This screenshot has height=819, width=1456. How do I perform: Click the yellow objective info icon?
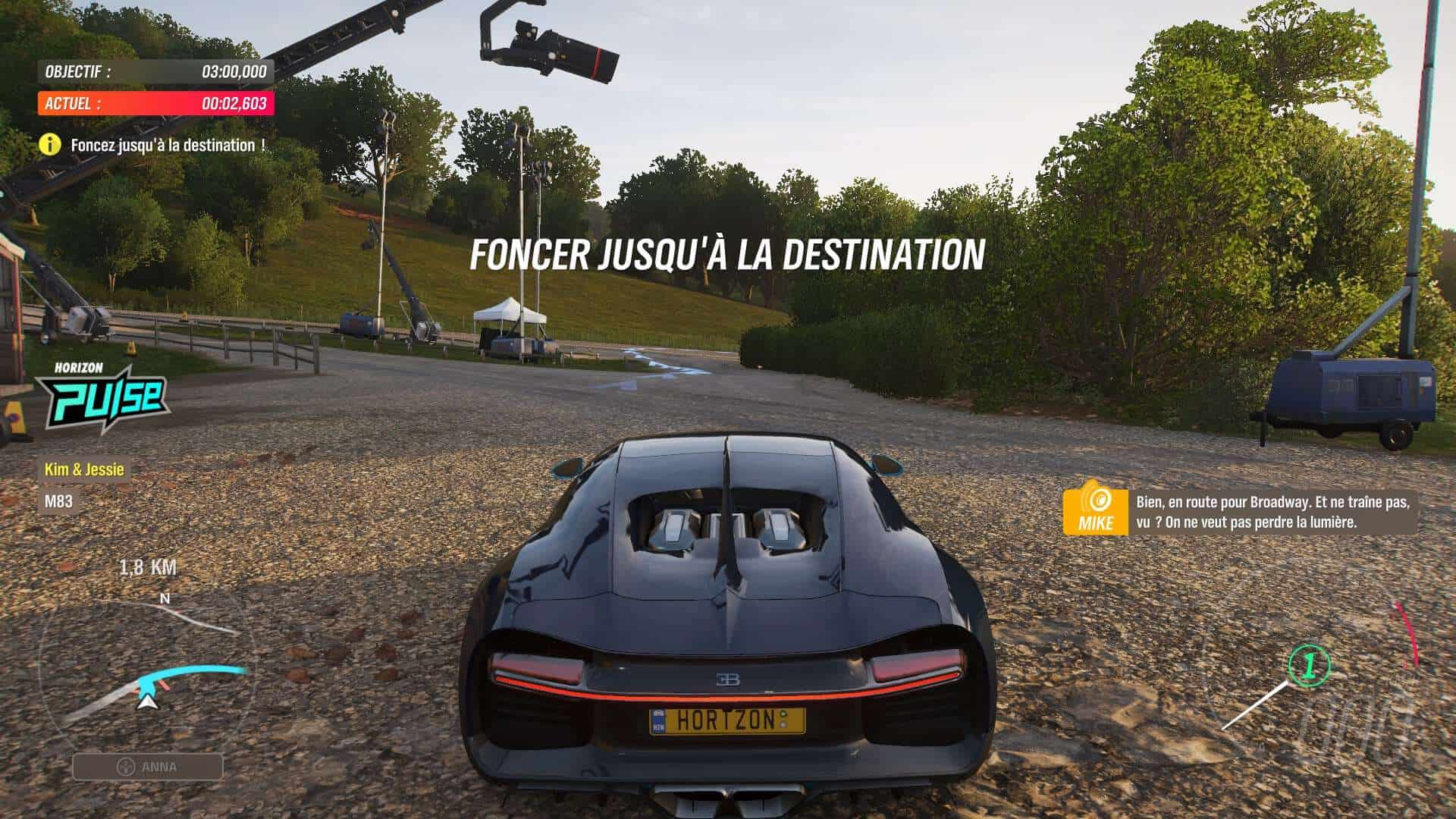[x=50, y=144]
